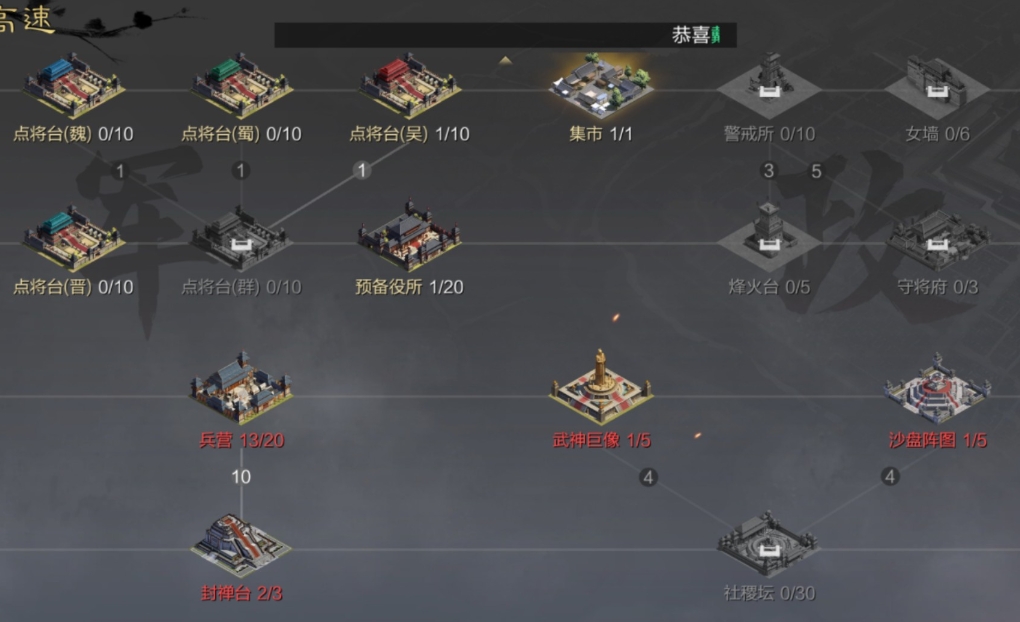This screenshot has width=1020, height=622.
Task: Select the 武神巨像 statue
Action: pyautogui.click(x=601, y=390)
